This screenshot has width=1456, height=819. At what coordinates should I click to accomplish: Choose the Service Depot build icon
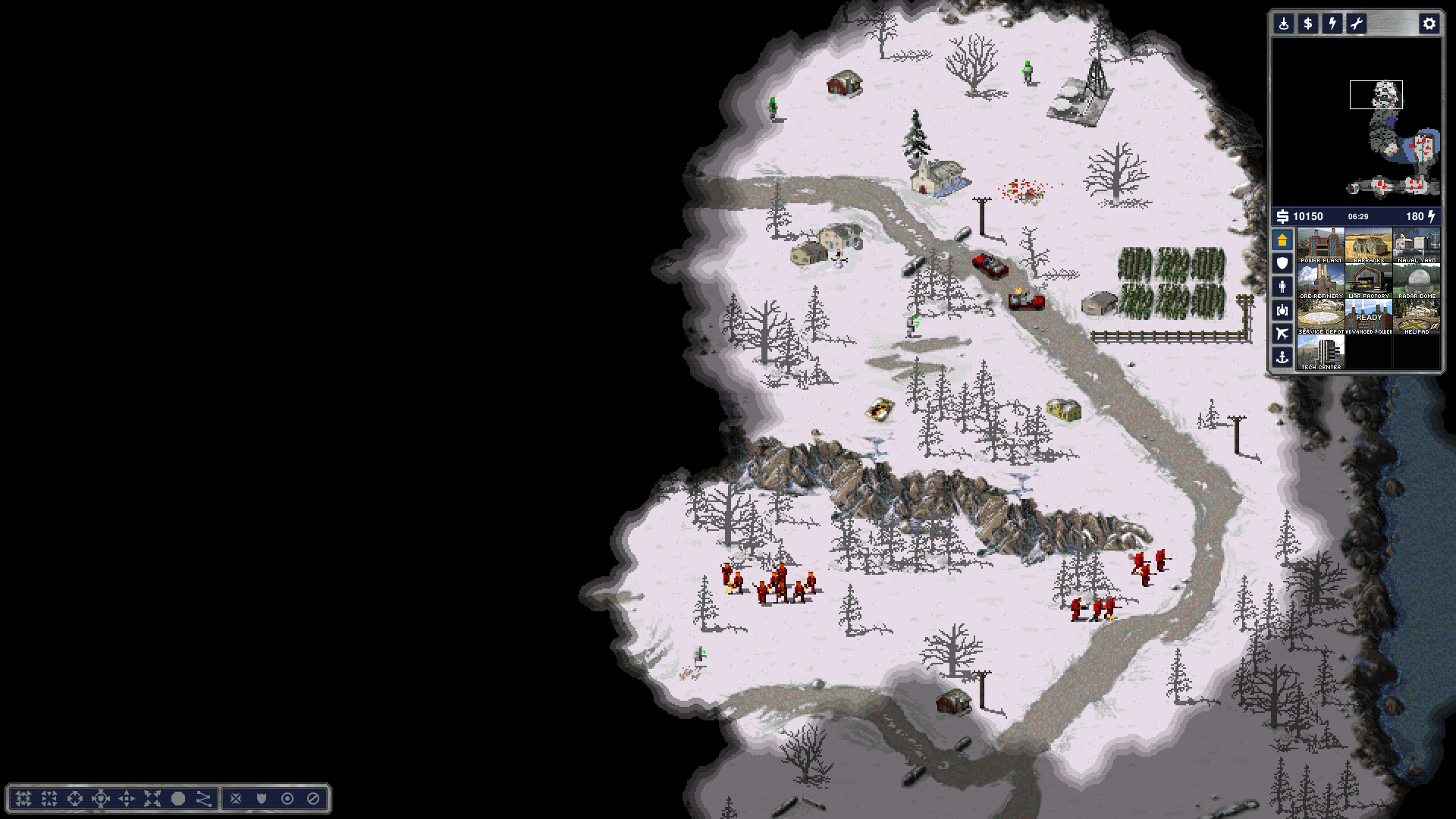(x=1320, y=316)
